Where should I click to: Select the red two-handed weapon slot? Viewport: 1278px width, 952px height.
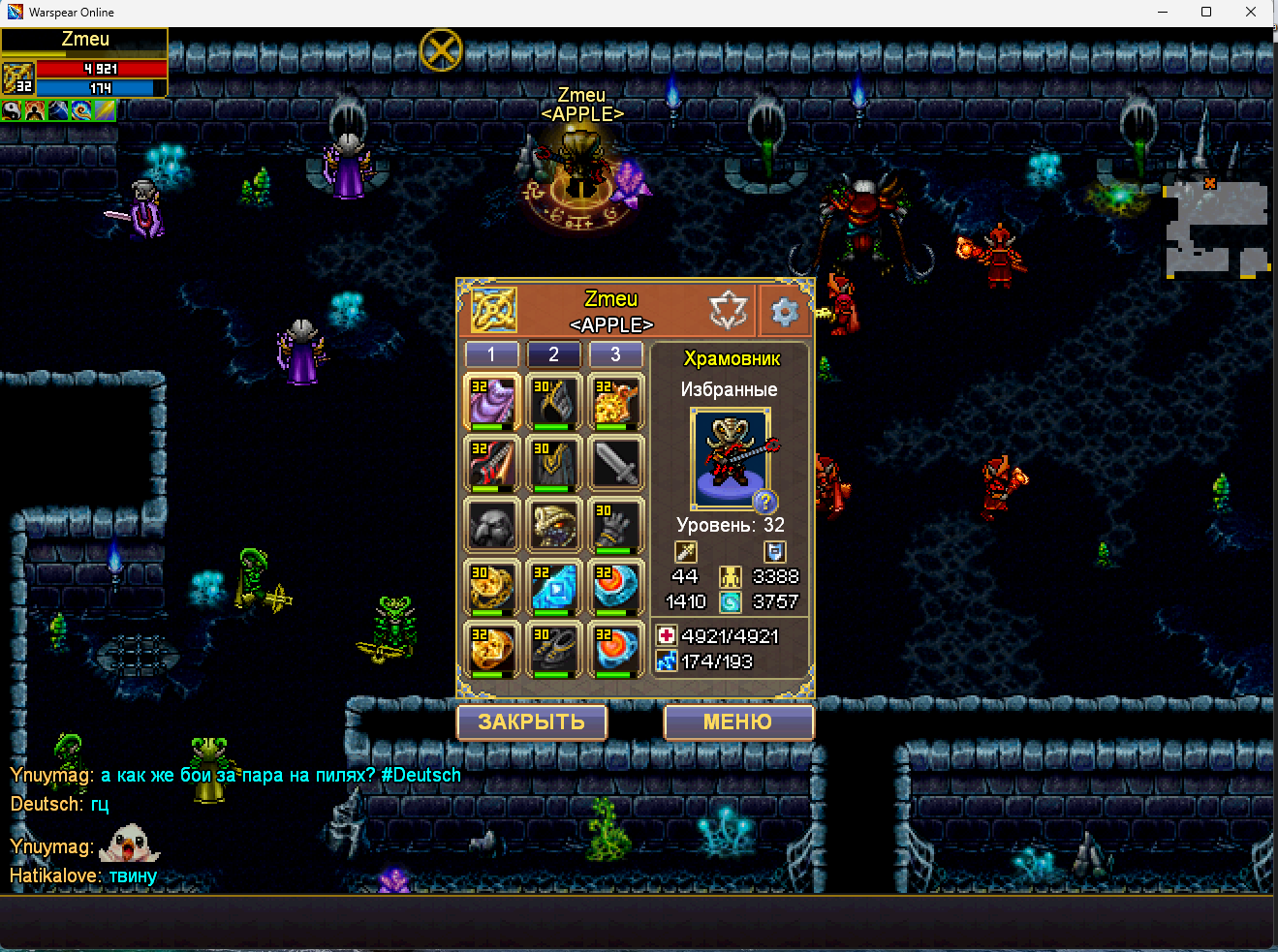tap(492, 463)
